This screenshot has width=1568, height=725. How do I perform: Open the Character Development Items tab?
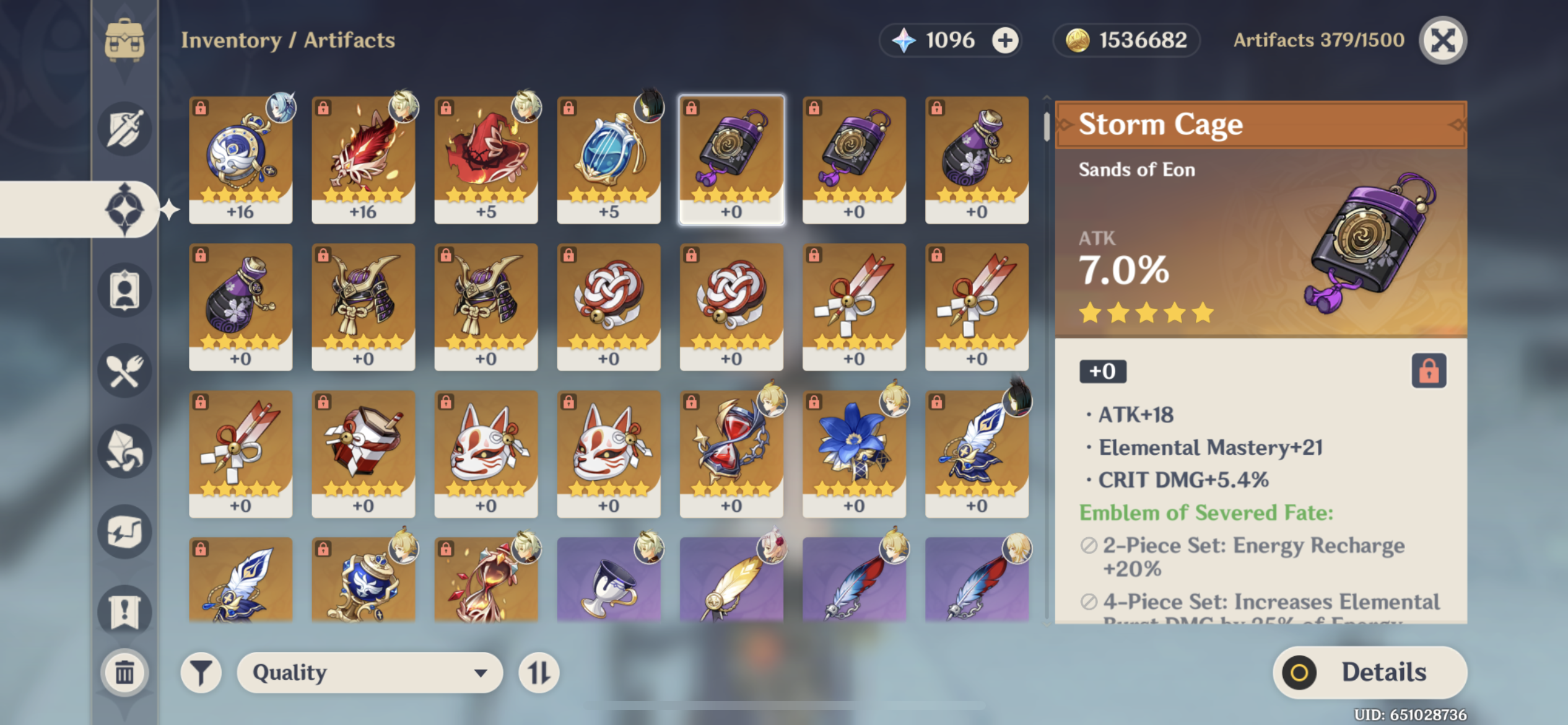point(126,289)
